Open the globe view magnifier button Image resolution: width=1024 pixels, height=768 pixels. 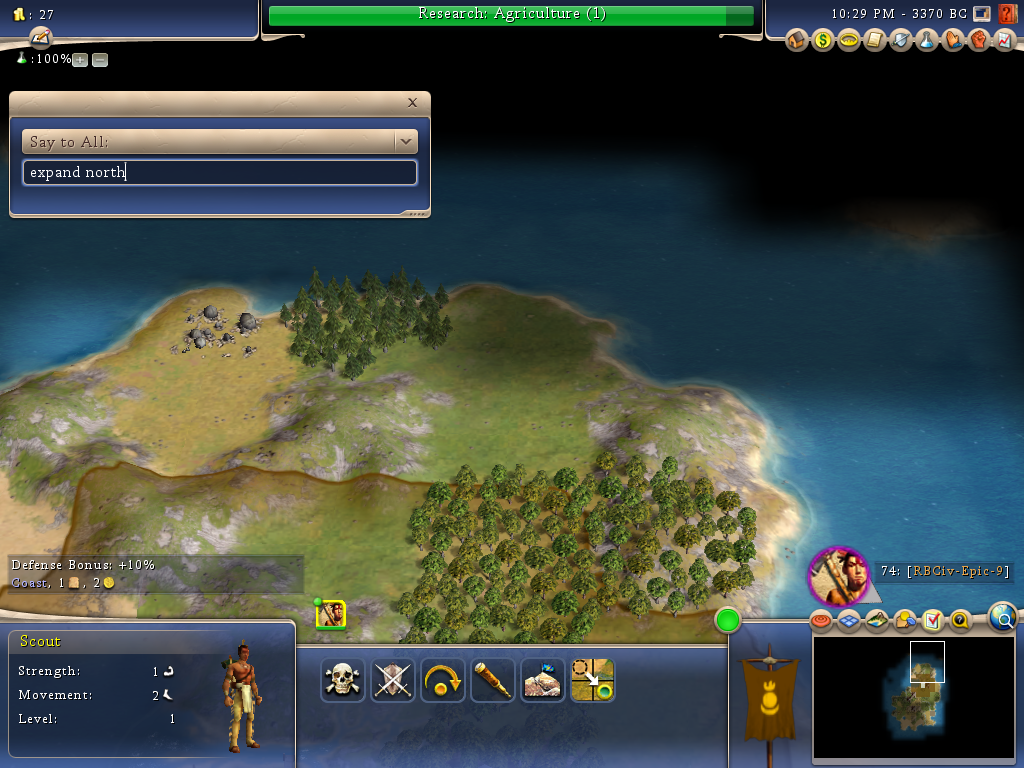[x=1003, y=618]
